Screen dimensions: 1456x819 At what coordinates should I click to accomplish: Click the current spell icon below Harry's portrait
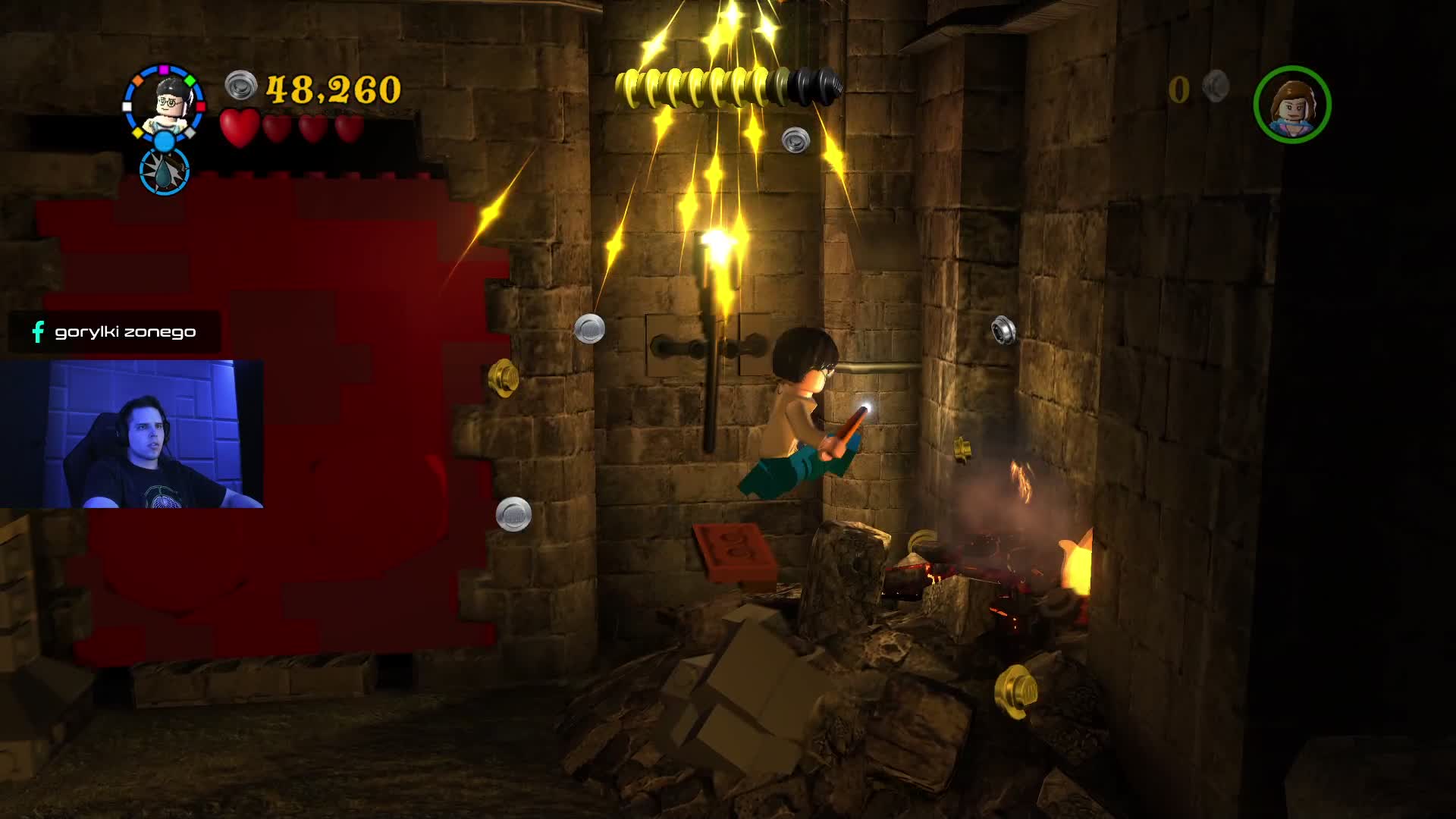pyautogui.click(x=165, y=171)
